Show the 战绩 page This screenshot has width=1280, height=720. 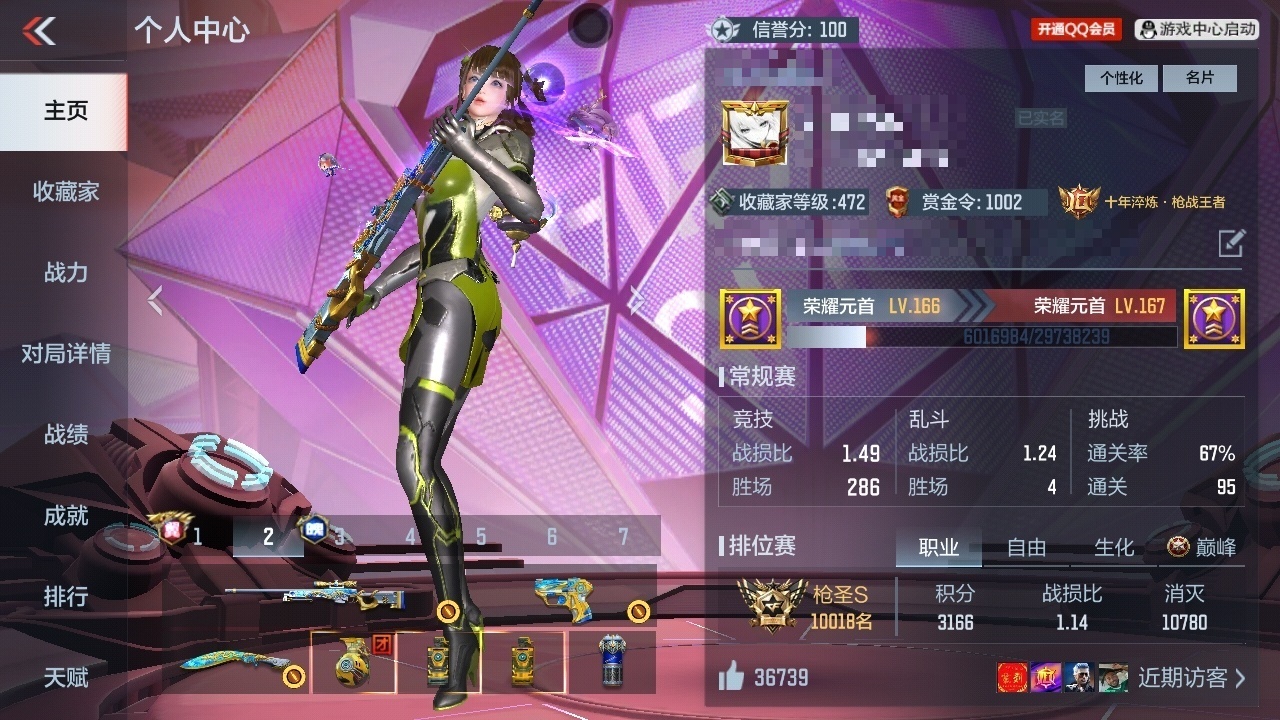[65, 435]
